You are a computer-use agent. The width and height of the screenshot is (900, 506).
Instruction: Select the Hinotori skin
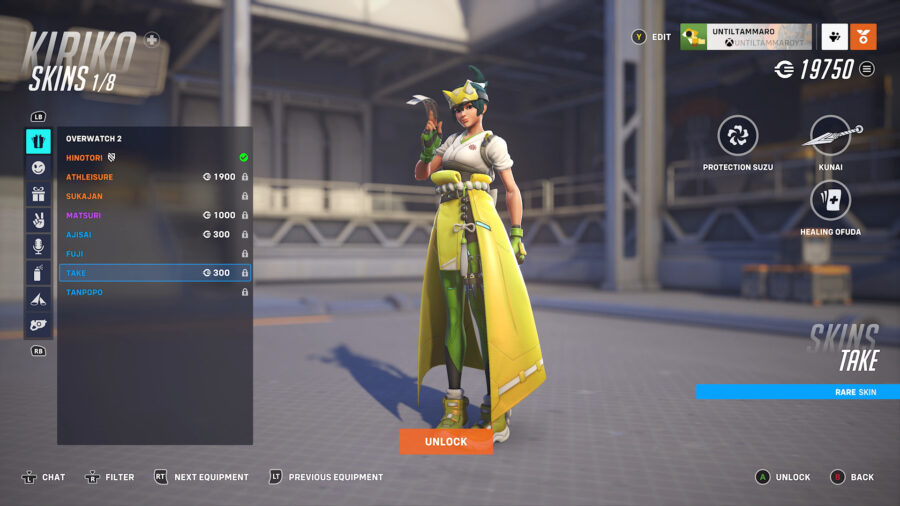click(150, 157)
